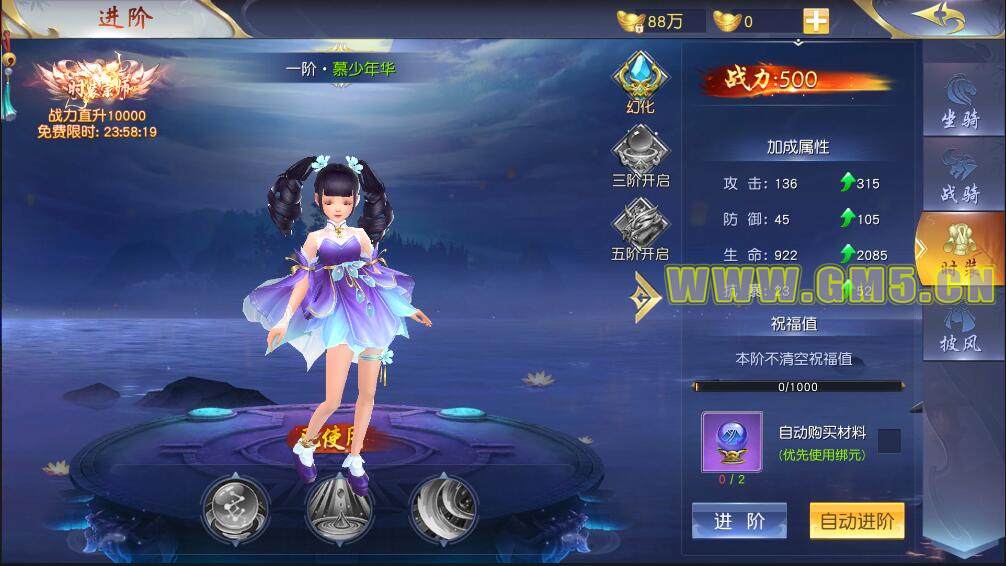This screenshot has height=566, width=1006.
Task: Click the 五阶开启 locked skill icon
Action: click(x=640, y=228)
